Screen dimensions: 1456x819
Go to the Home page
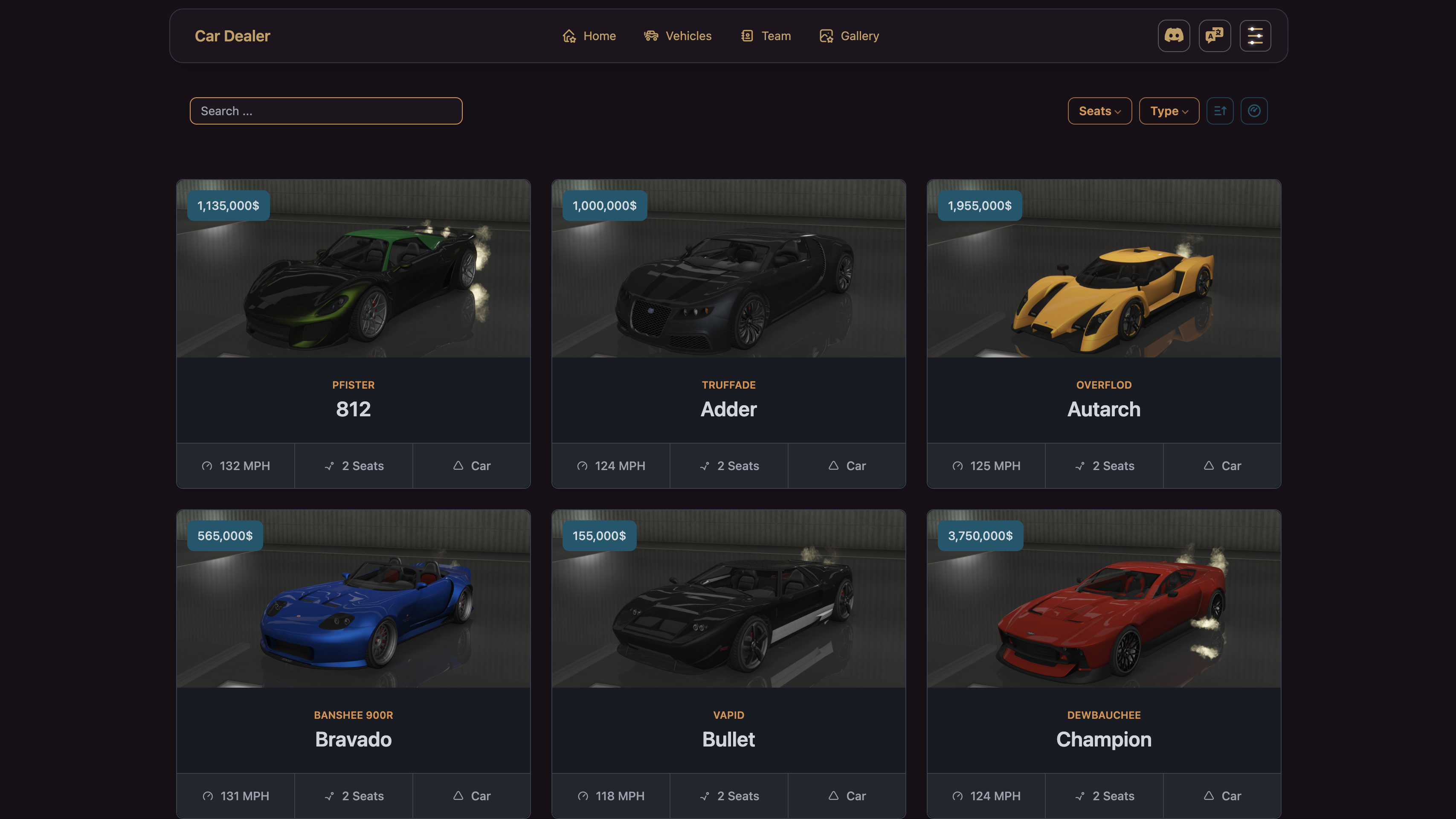[x=589, y=36]
